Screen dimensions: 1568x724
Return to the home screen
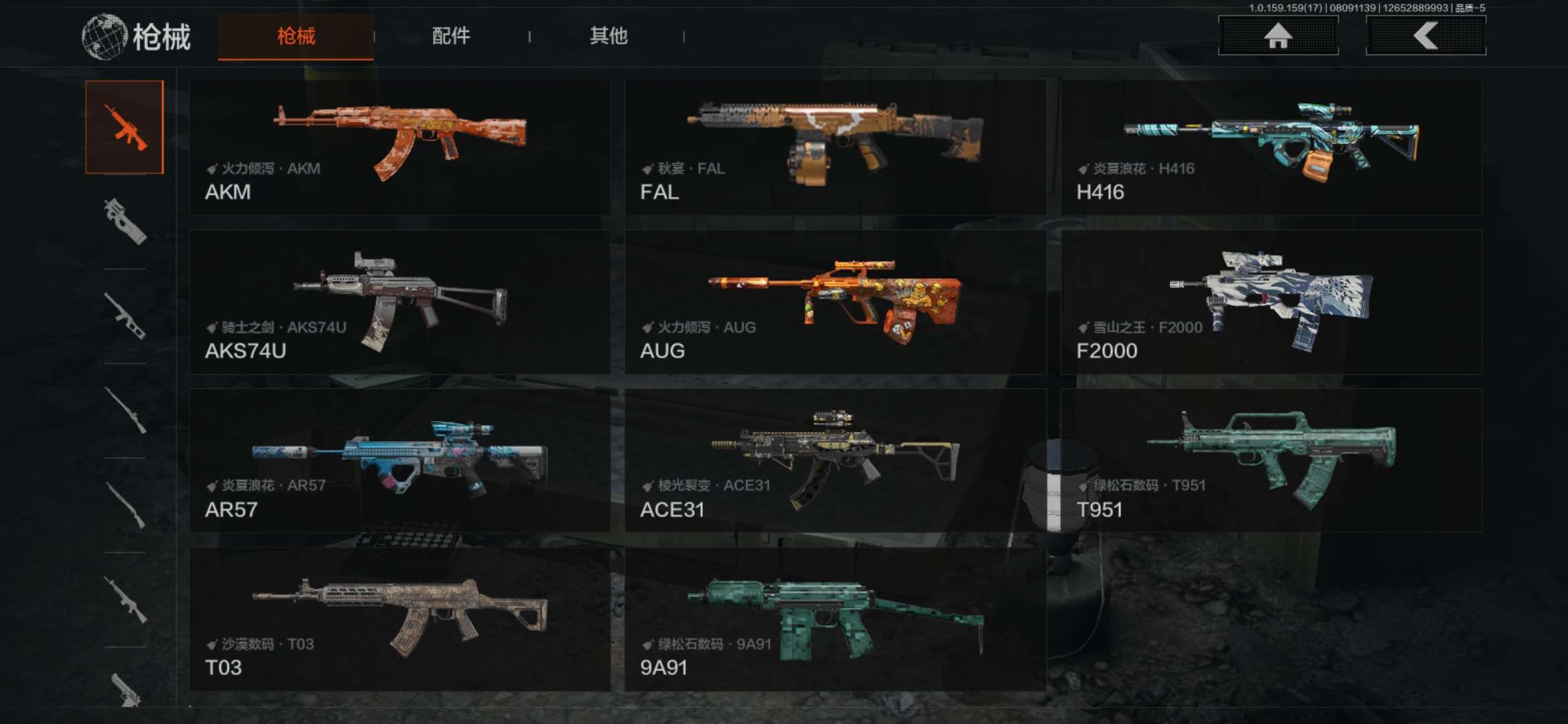(1278, 36)
